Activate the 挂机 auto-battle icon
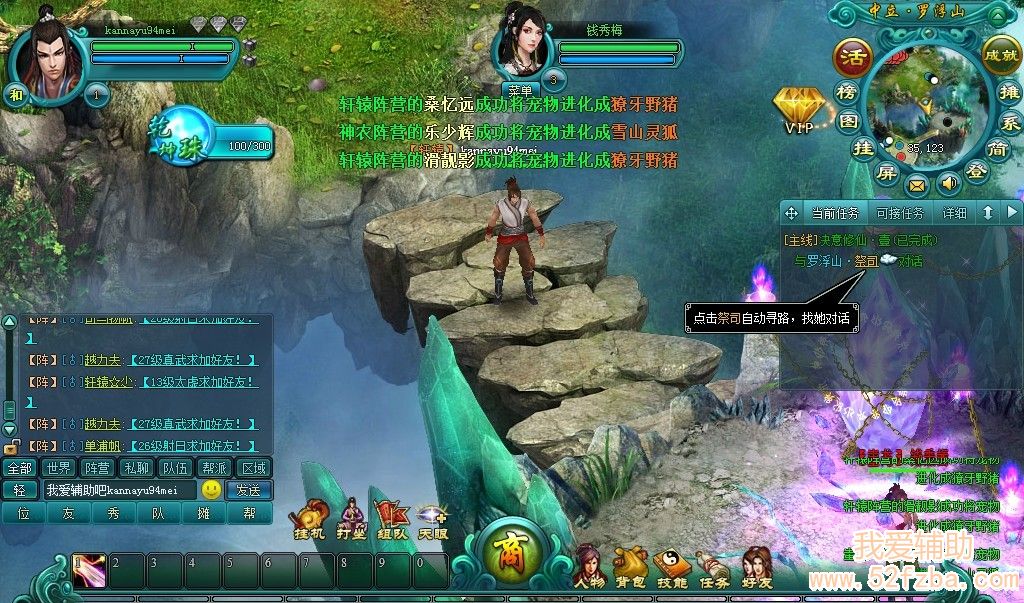 point(309,518)
